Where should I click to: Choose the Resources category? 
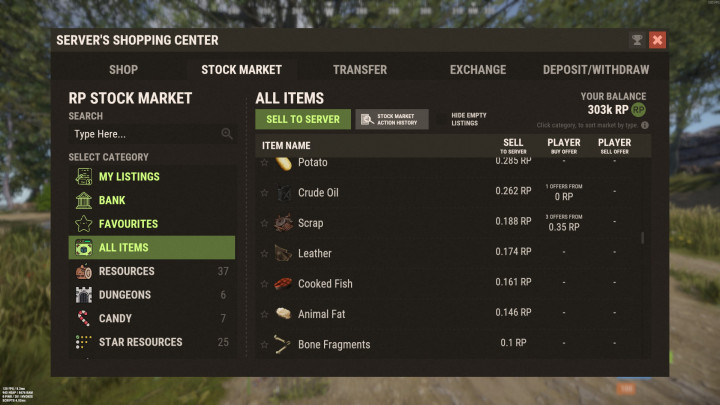click(126, 271)
